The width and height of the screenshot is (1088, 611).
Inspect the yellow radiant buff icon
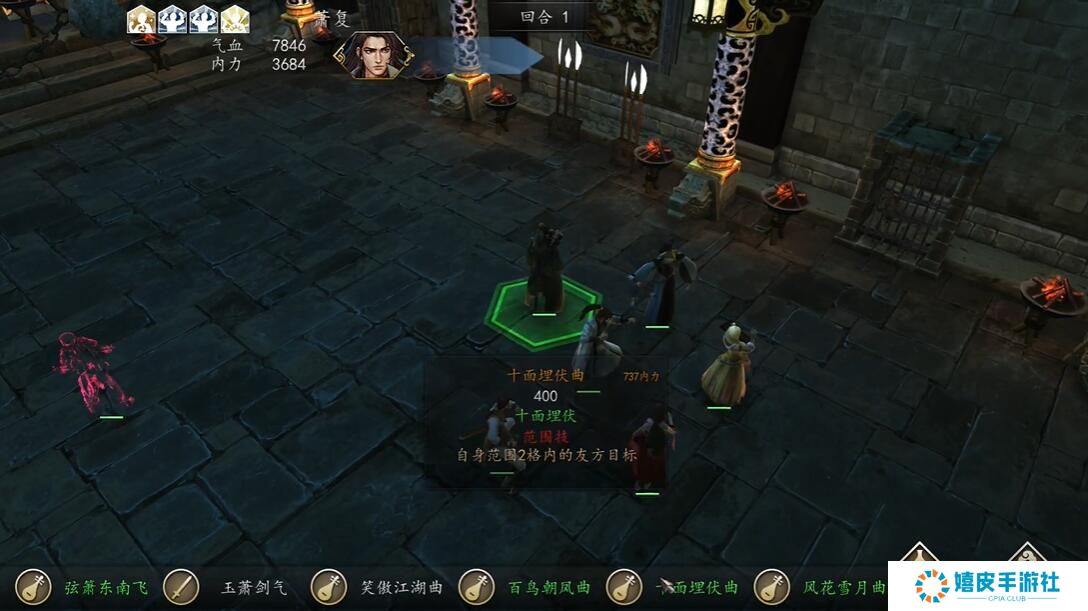pos(235,19)
